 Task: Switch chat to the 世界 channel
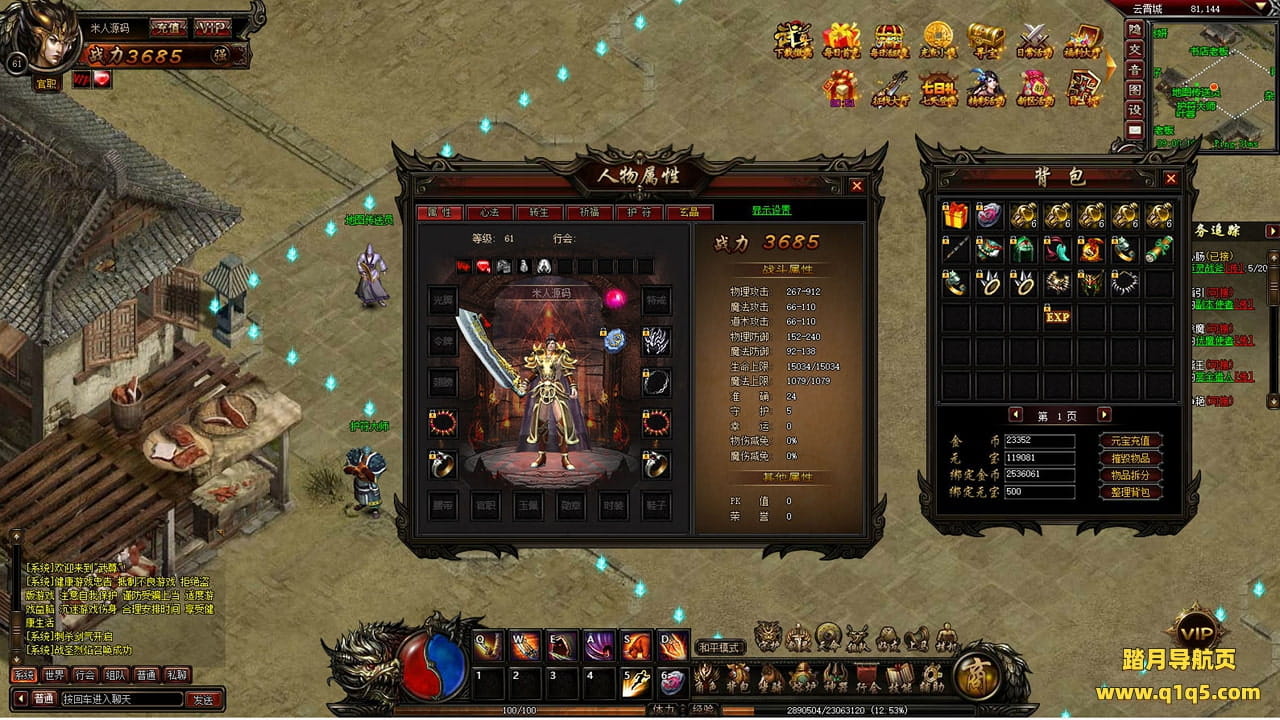tap(54, 675)
